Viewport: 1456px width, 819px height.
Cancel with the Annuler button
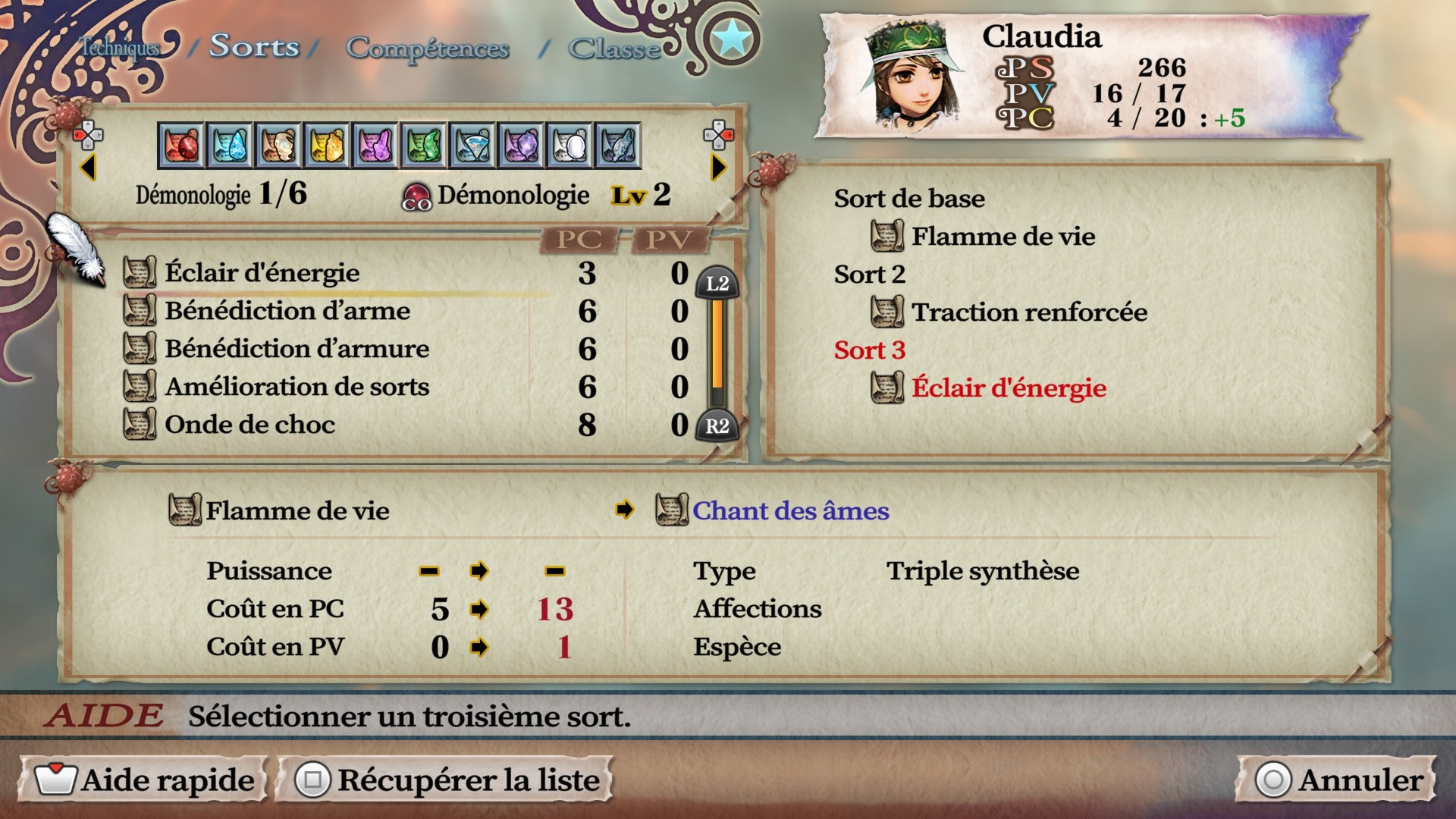point(1338,780)
